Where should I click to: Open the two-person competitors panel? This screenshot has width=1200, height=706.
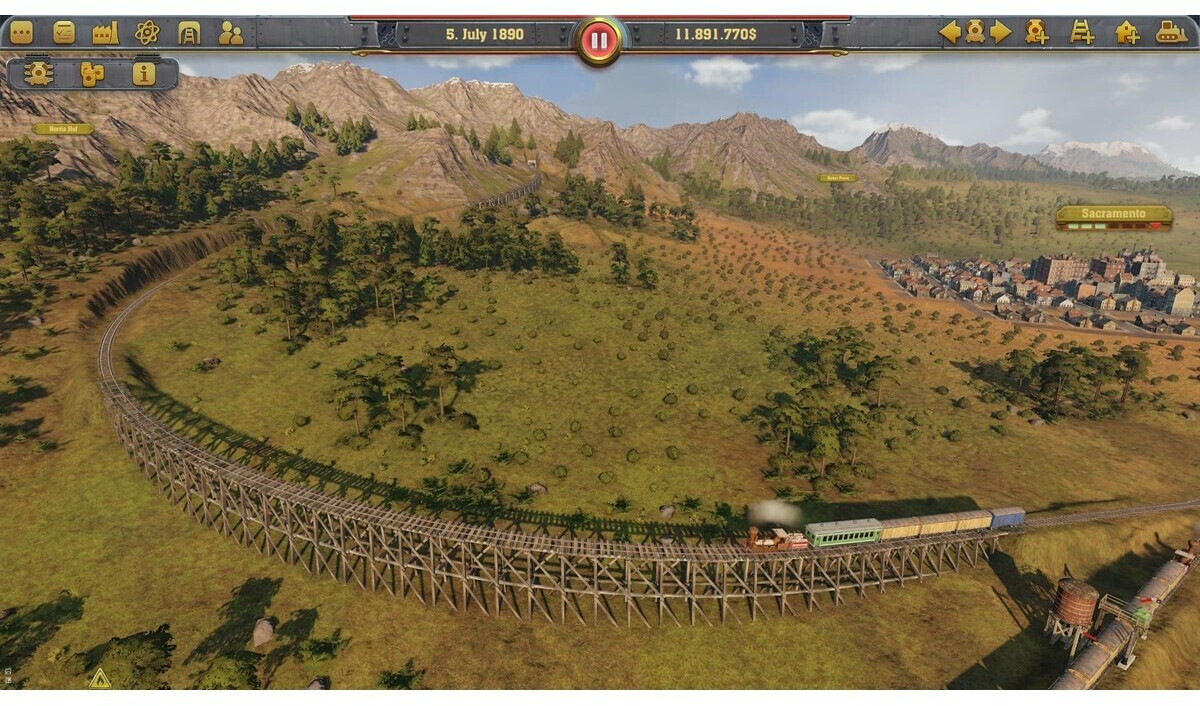click(231, 33)
